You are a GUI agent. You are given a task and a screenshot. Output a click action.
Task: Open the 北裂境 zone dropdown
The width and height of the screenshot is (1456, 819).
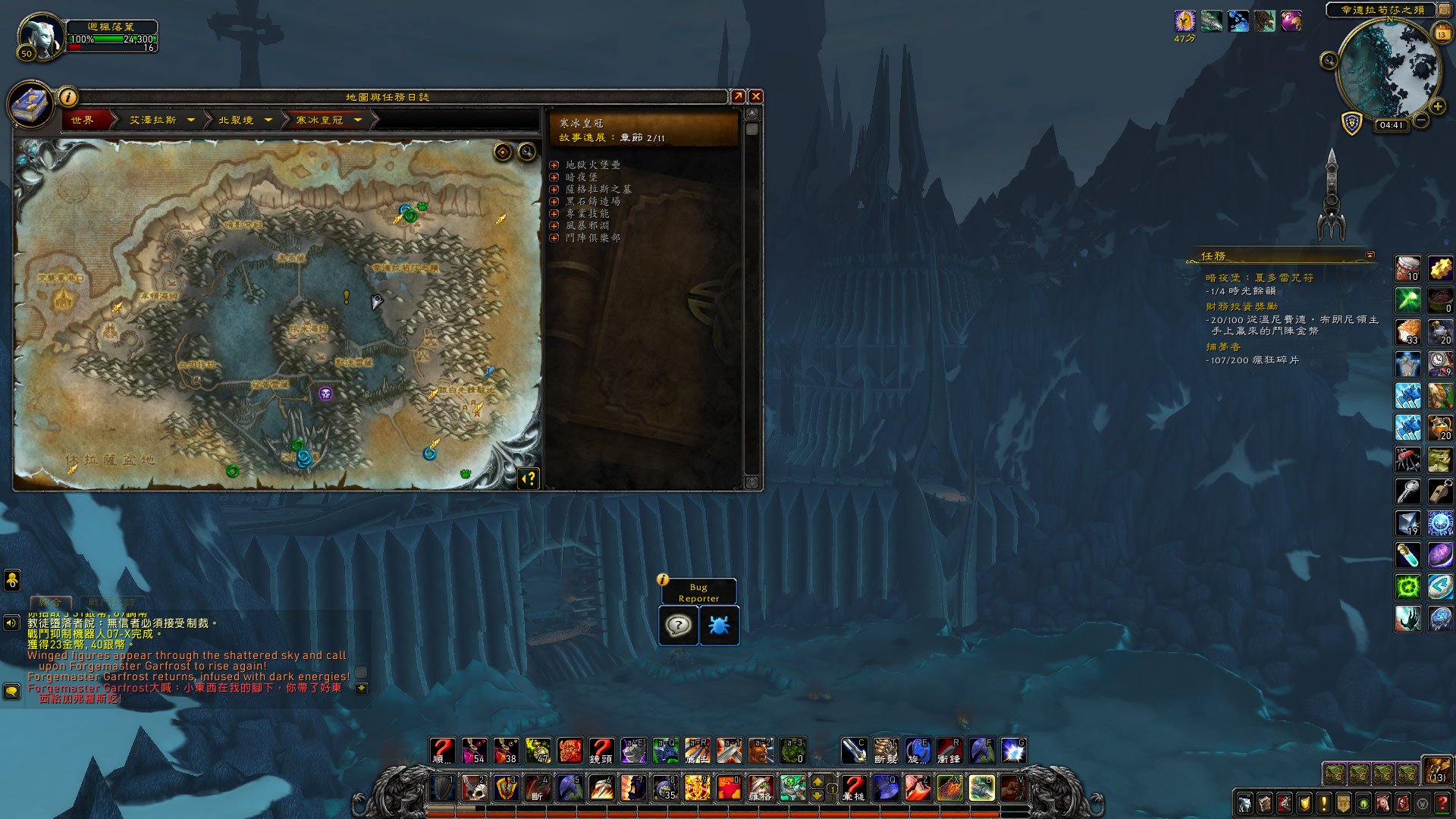pyautogui.click(x=268, y=120)
